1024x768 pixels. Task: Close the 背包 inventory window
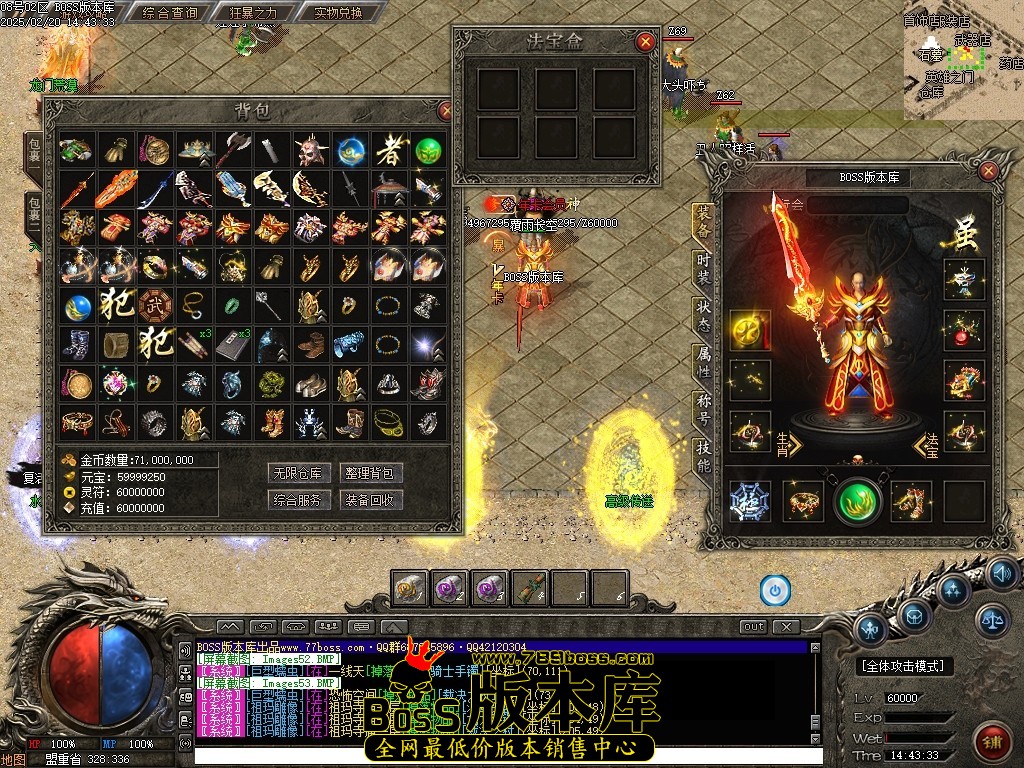446,110
